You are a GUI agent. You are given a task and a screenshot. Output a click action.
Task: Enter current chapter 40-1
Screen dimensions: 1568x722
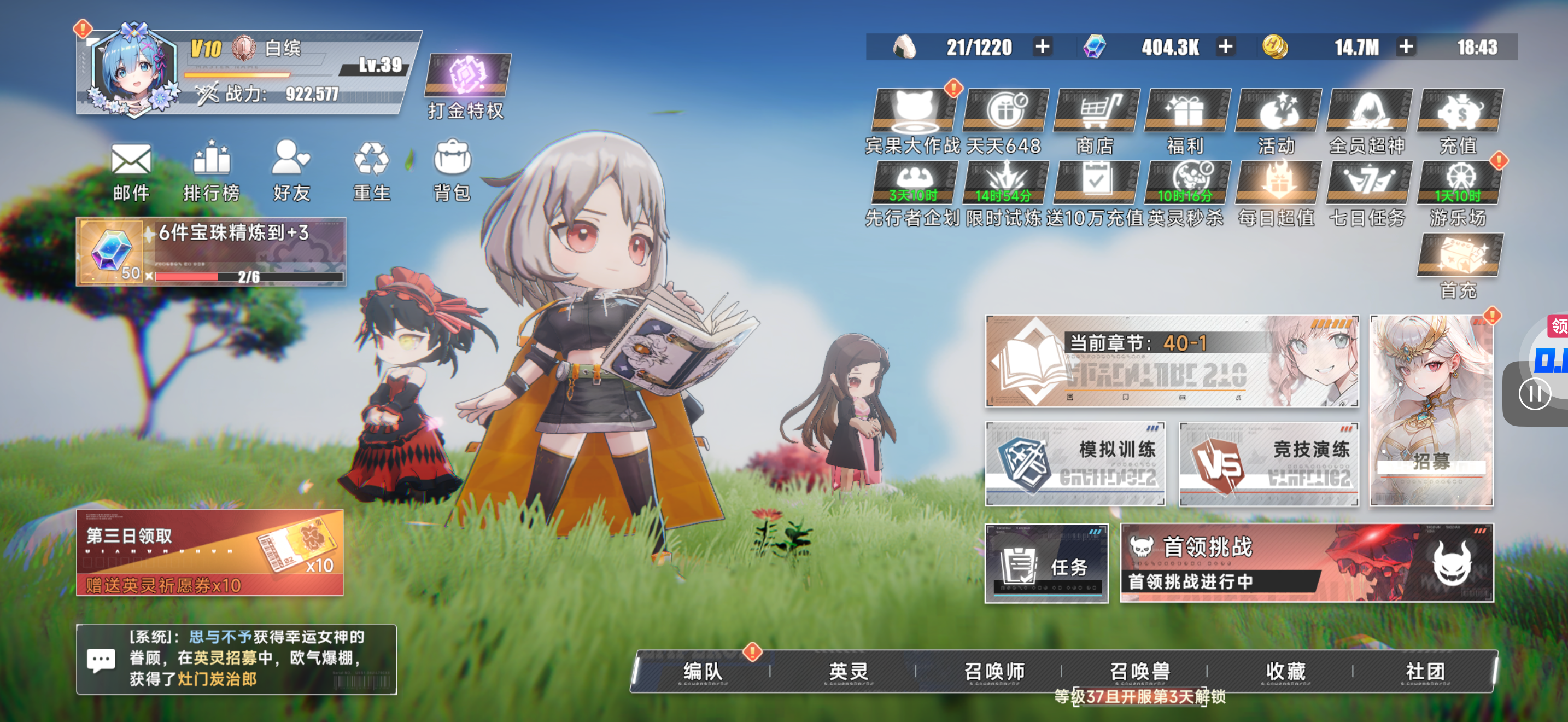click(1172, 361)
